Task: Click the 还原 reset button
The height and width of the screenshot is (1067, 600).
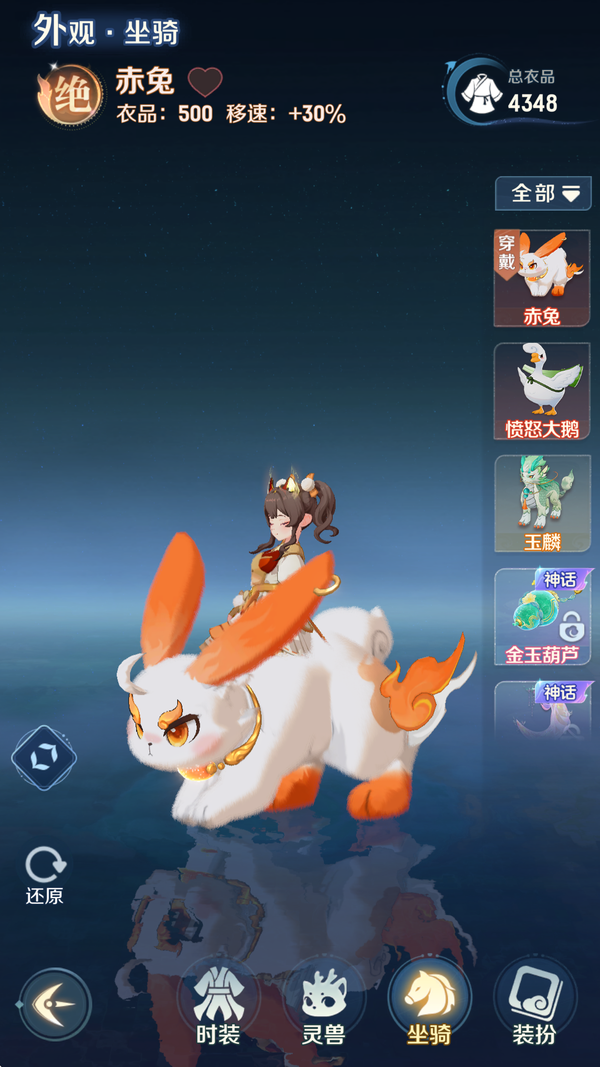Action: pyautogui.click(x=45, y=875)
